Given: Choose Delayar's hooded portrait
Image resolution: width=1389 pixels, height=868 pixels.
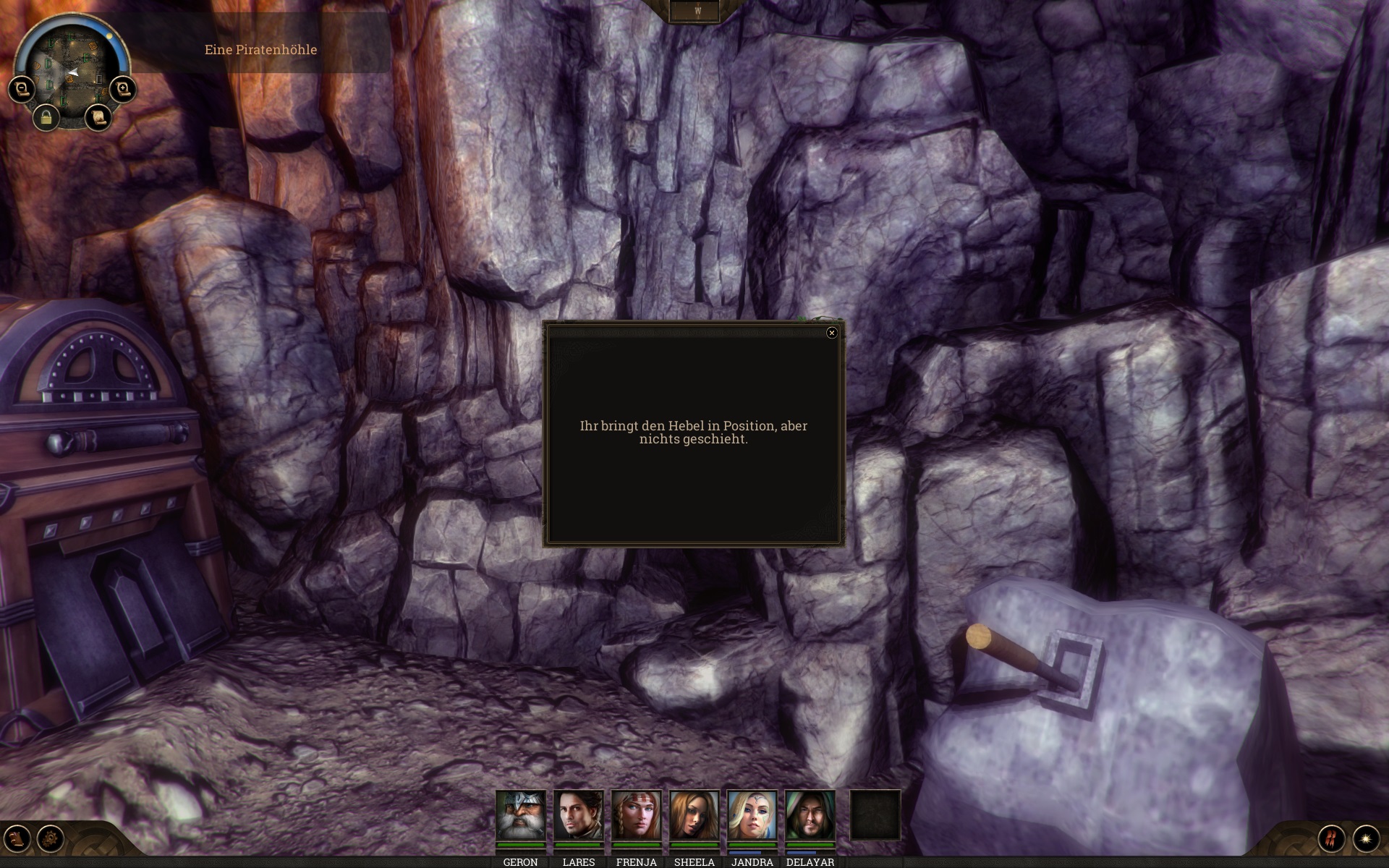Looking at the screenshot, I should tap(810, 815).
